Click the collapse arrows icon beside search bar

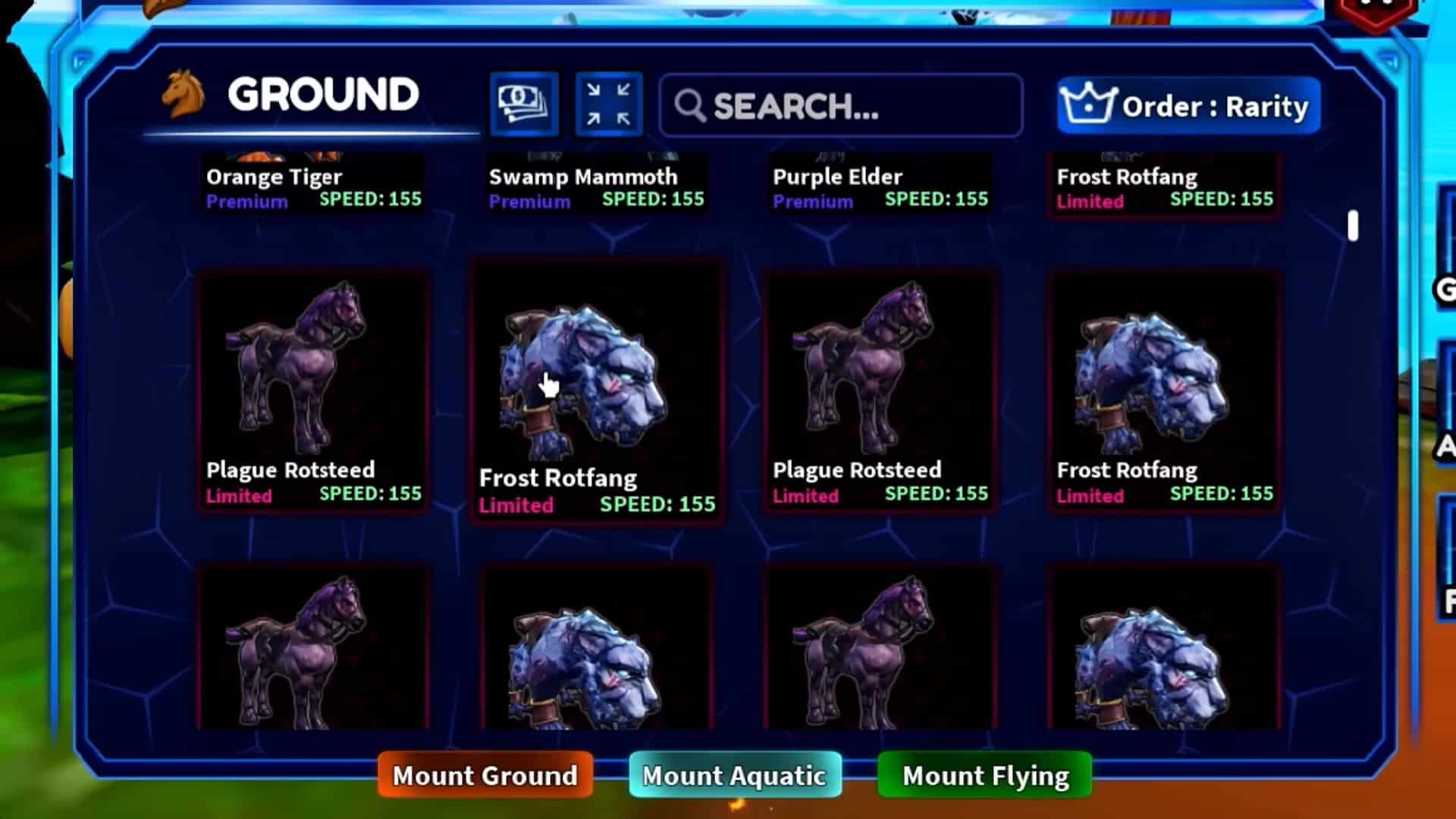(x=608, y=104)
